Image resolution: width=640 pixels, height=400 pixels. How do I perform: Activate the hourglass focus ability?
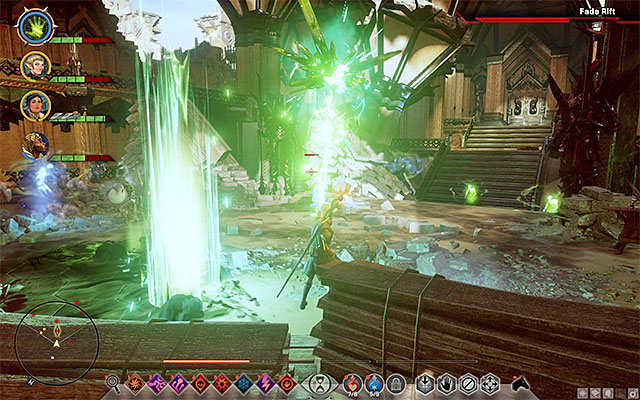[320, 382]
